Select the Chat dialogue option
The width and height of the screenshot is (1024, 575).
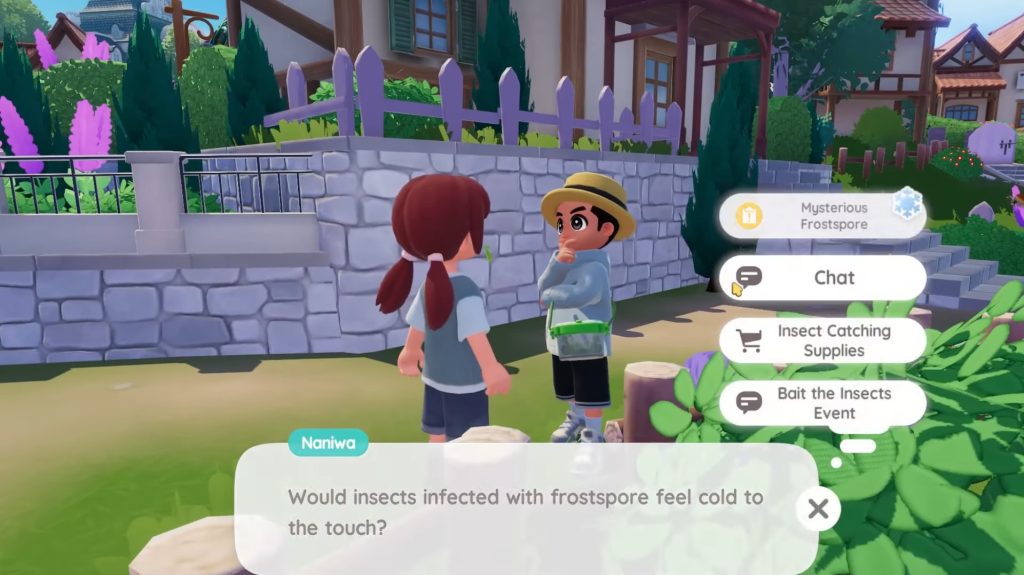822,277
